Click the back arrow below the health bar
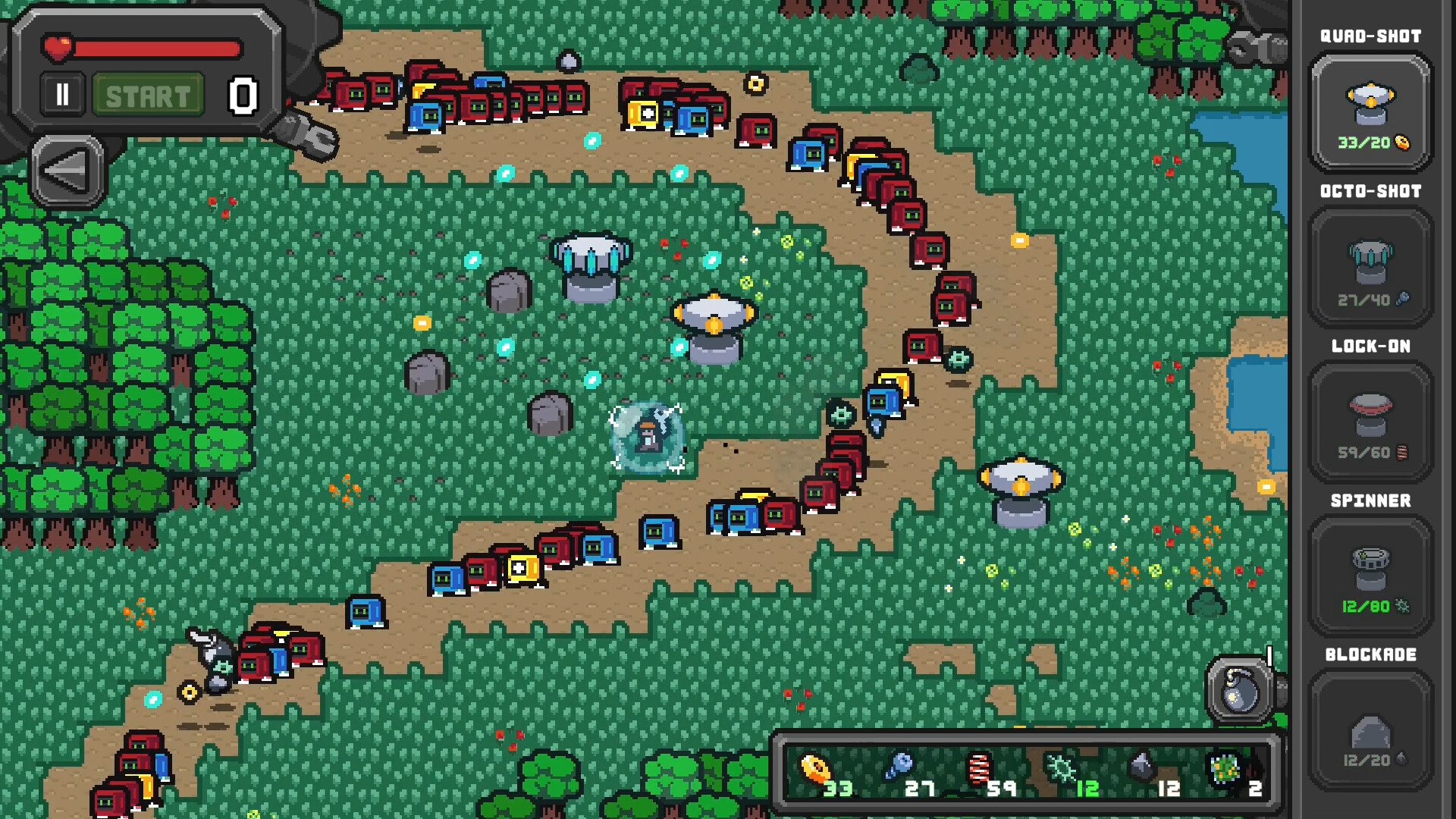1456x819 pixels. tap(68, 168)
